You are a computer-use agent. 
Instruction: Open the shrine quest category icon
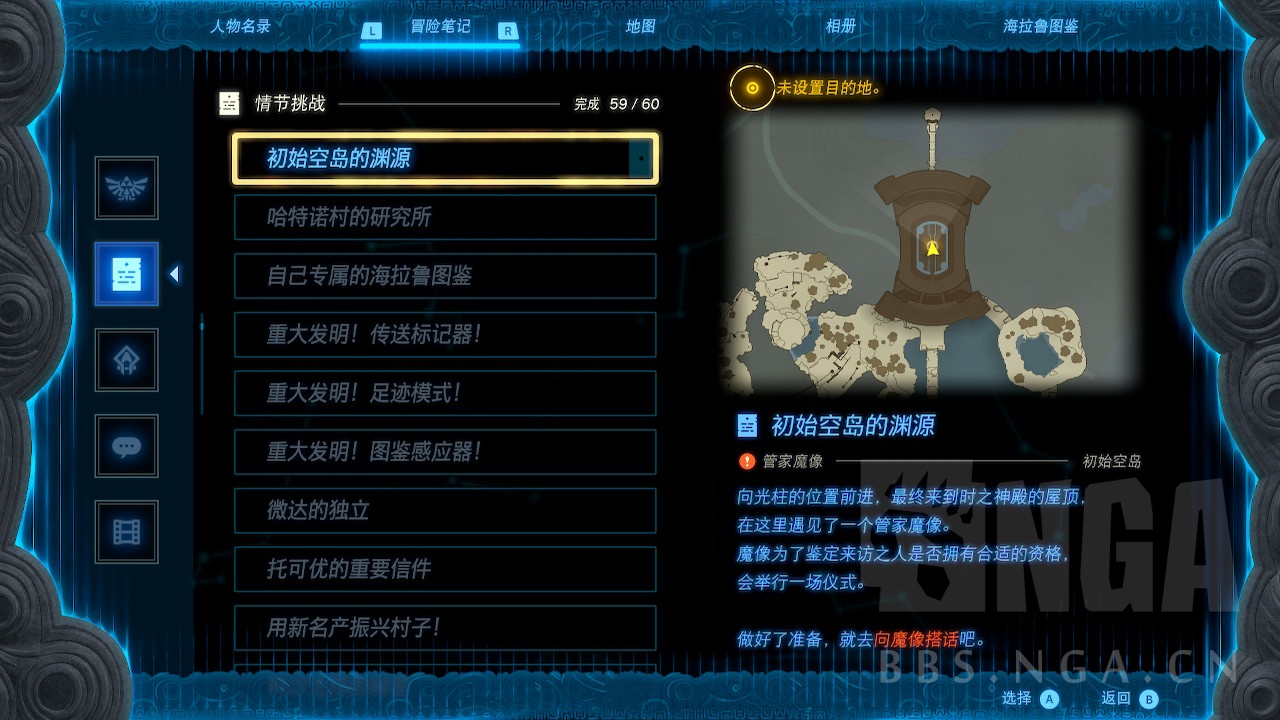click(x=126, y=360)
